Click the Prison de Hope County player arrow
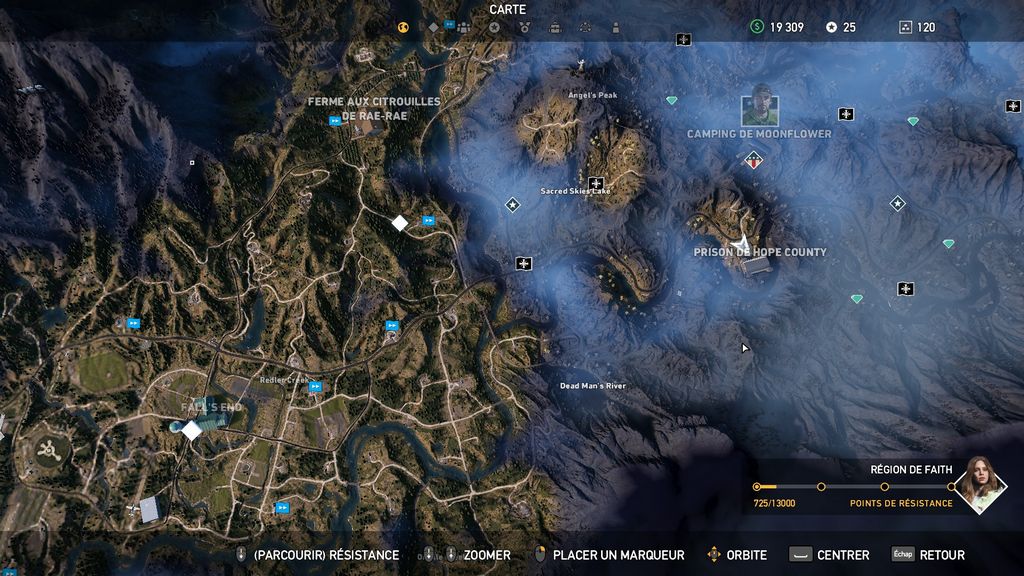Screen dimensions: 1024x576 [740, 241]
